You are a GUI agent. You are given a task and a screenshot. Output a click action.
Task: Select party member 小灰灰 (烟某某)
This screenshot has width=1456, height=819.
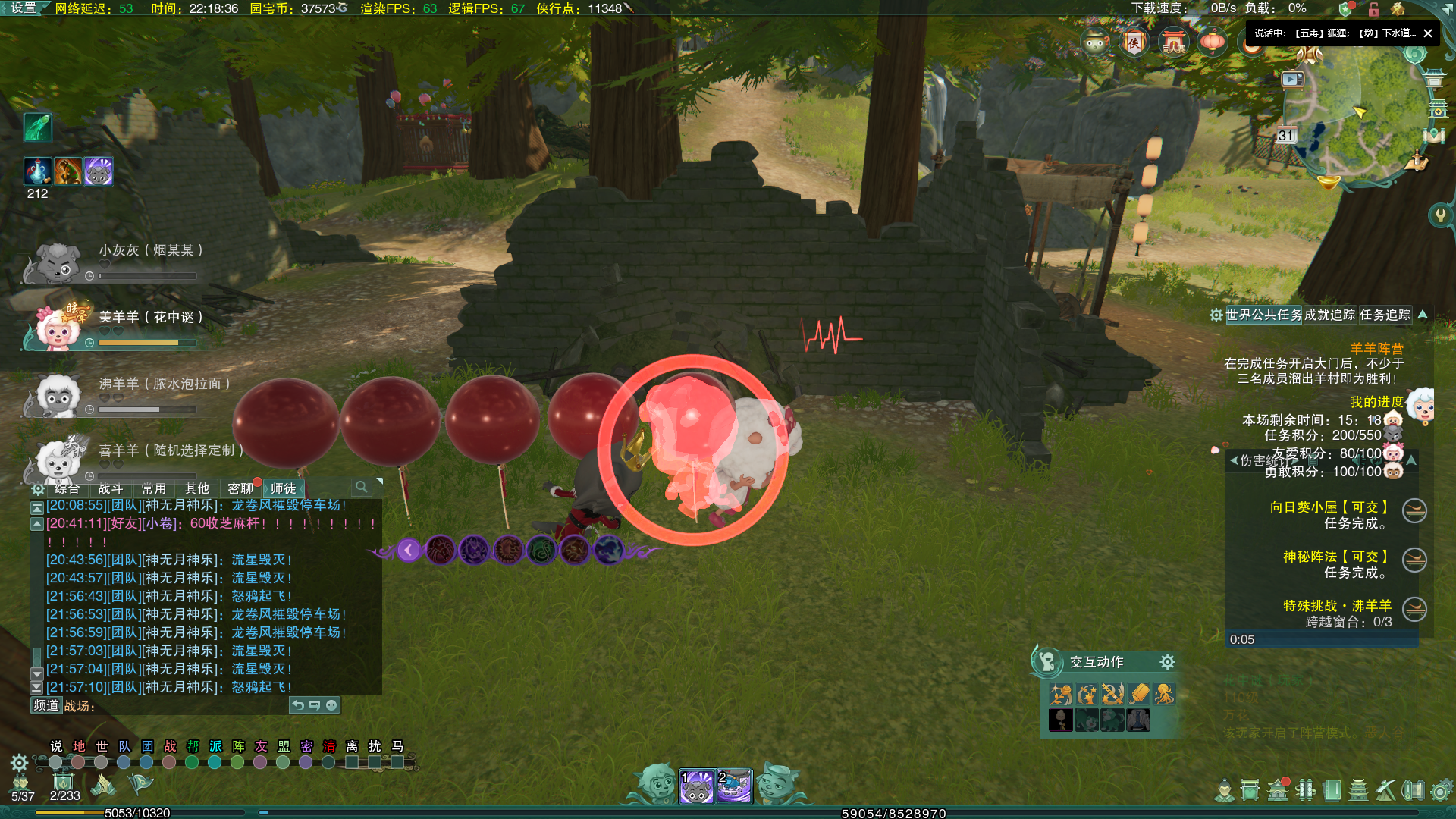tap(58, 262)
